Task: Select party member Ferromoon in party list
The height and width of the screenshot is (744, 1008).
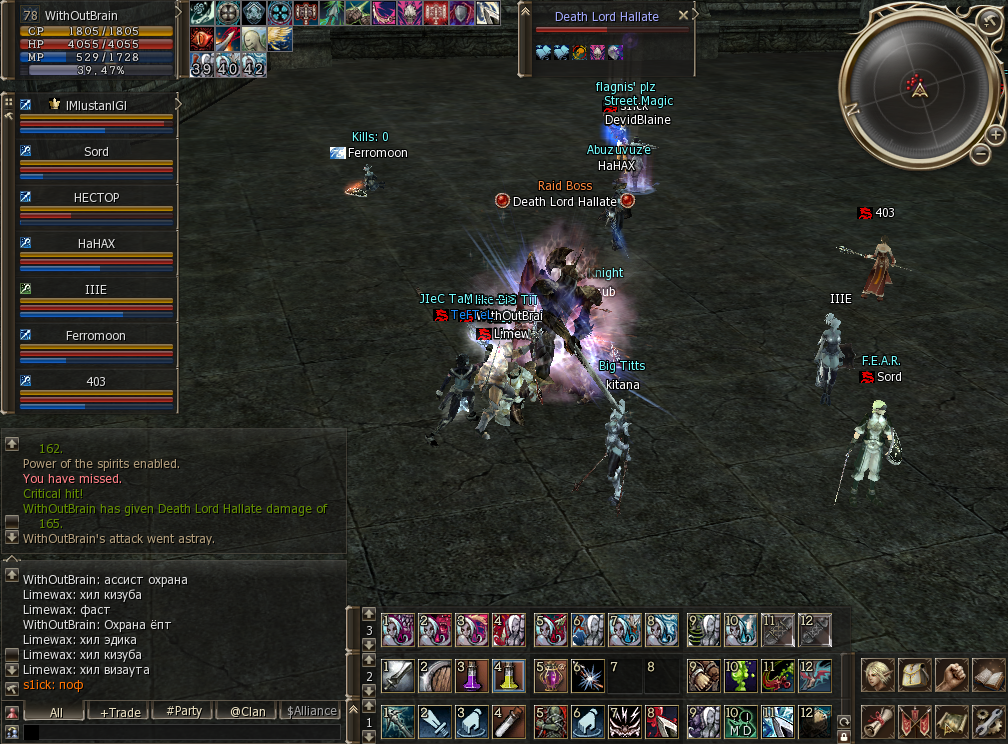Action: [x=96, y=336]
